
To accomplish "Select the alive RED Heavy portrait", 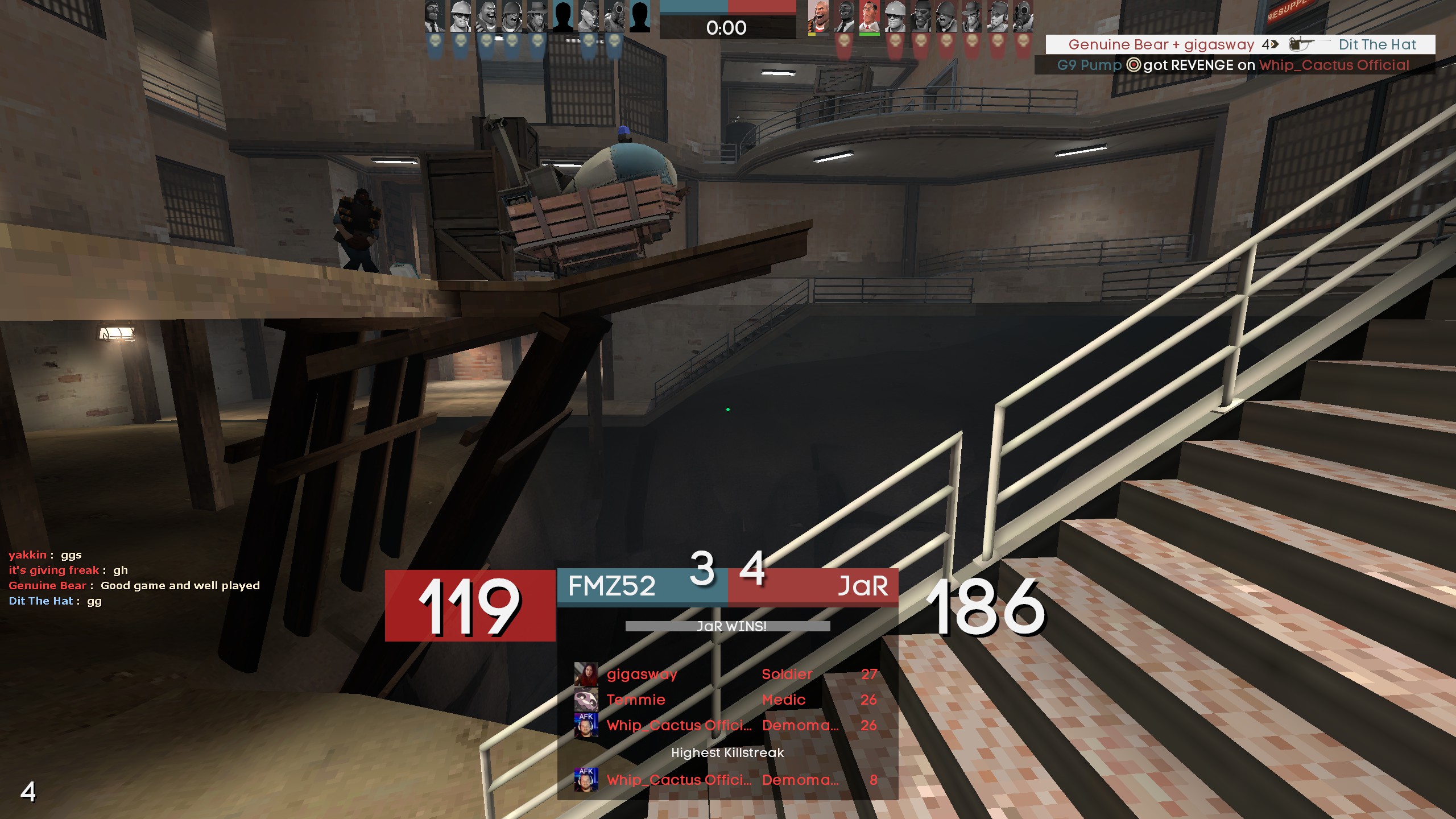I will point(818,17).
